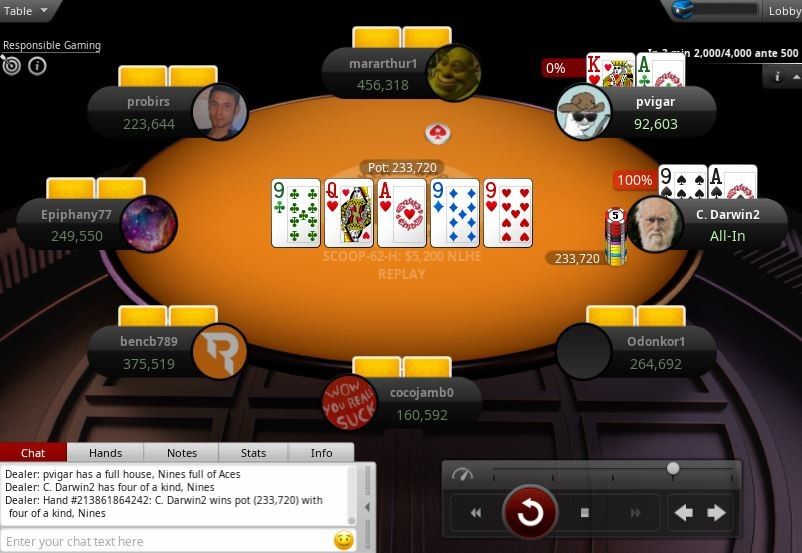The width and height of the screenshot is (802, 553).
Task: Open the Responsible Gaming link
Action: pos(51,45)
